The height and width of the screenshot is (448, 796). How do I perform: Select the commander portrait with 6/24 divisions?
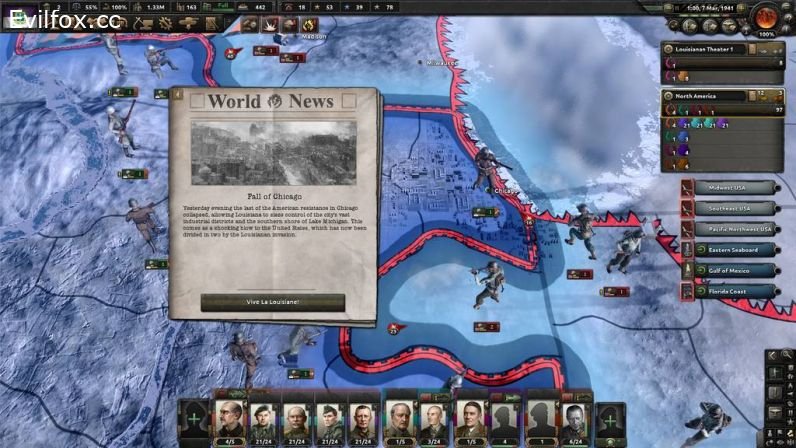point(574,419)
